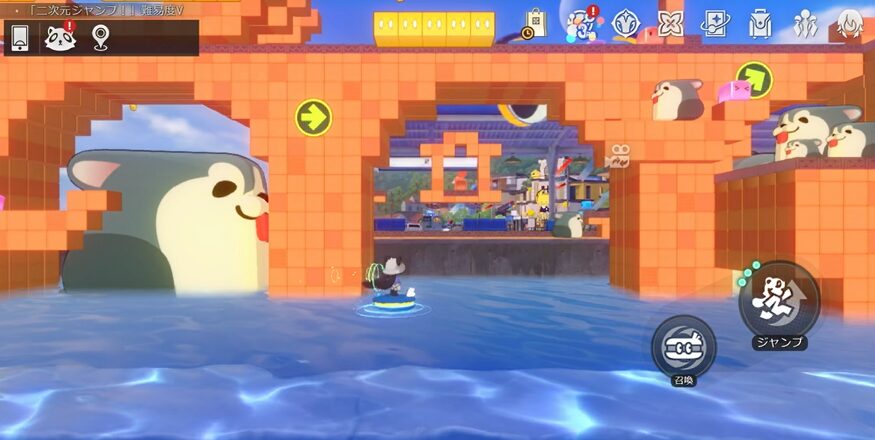Viewport: 875px width, 440px height.
Task: Activate the 召喚 summon button
Action: pyautogui.click(x=683, y=347)
